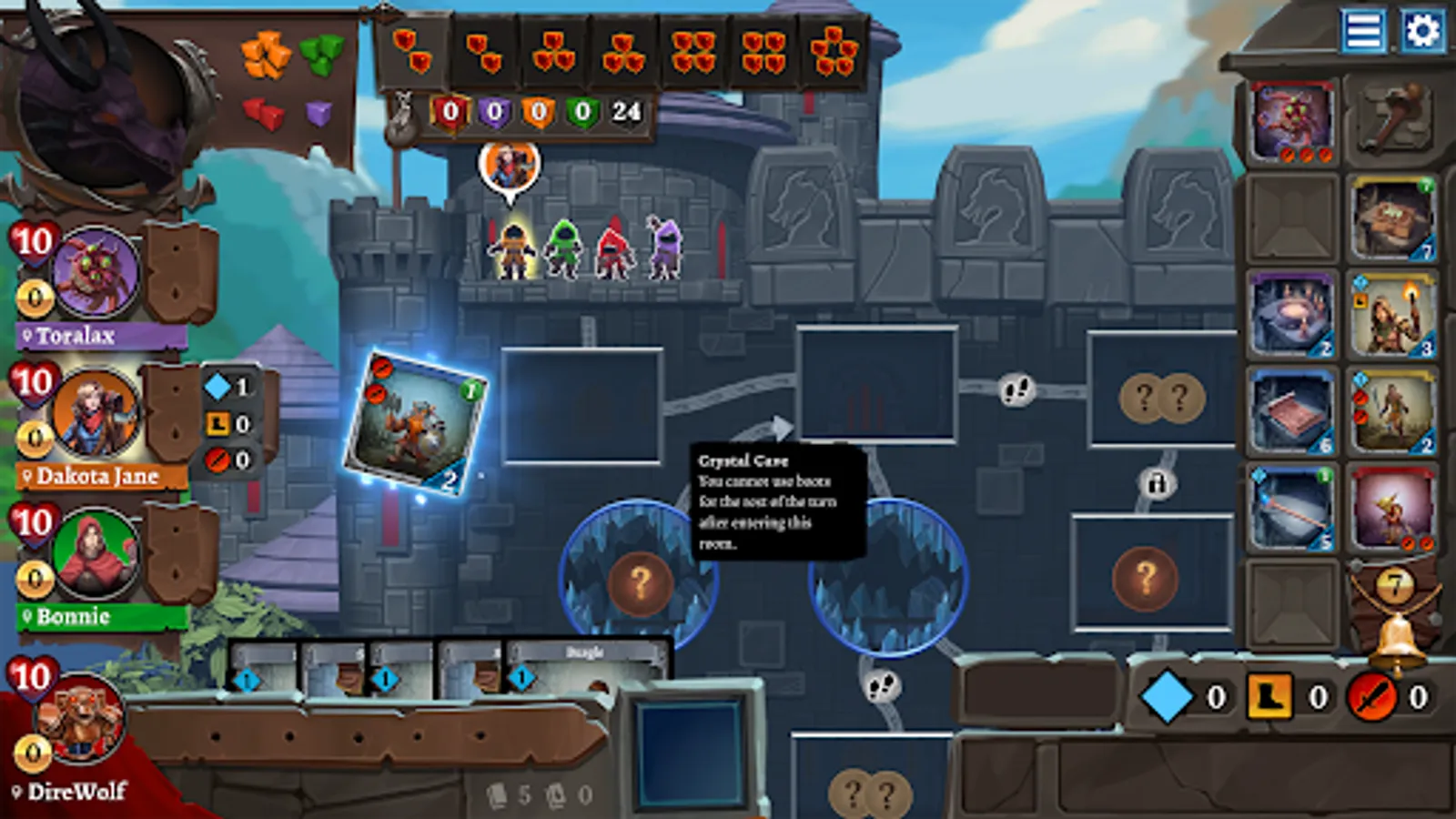Expand the speech bubble above the hero
The width and height of the screenshot is (1456, 819).
click(509, 168)
